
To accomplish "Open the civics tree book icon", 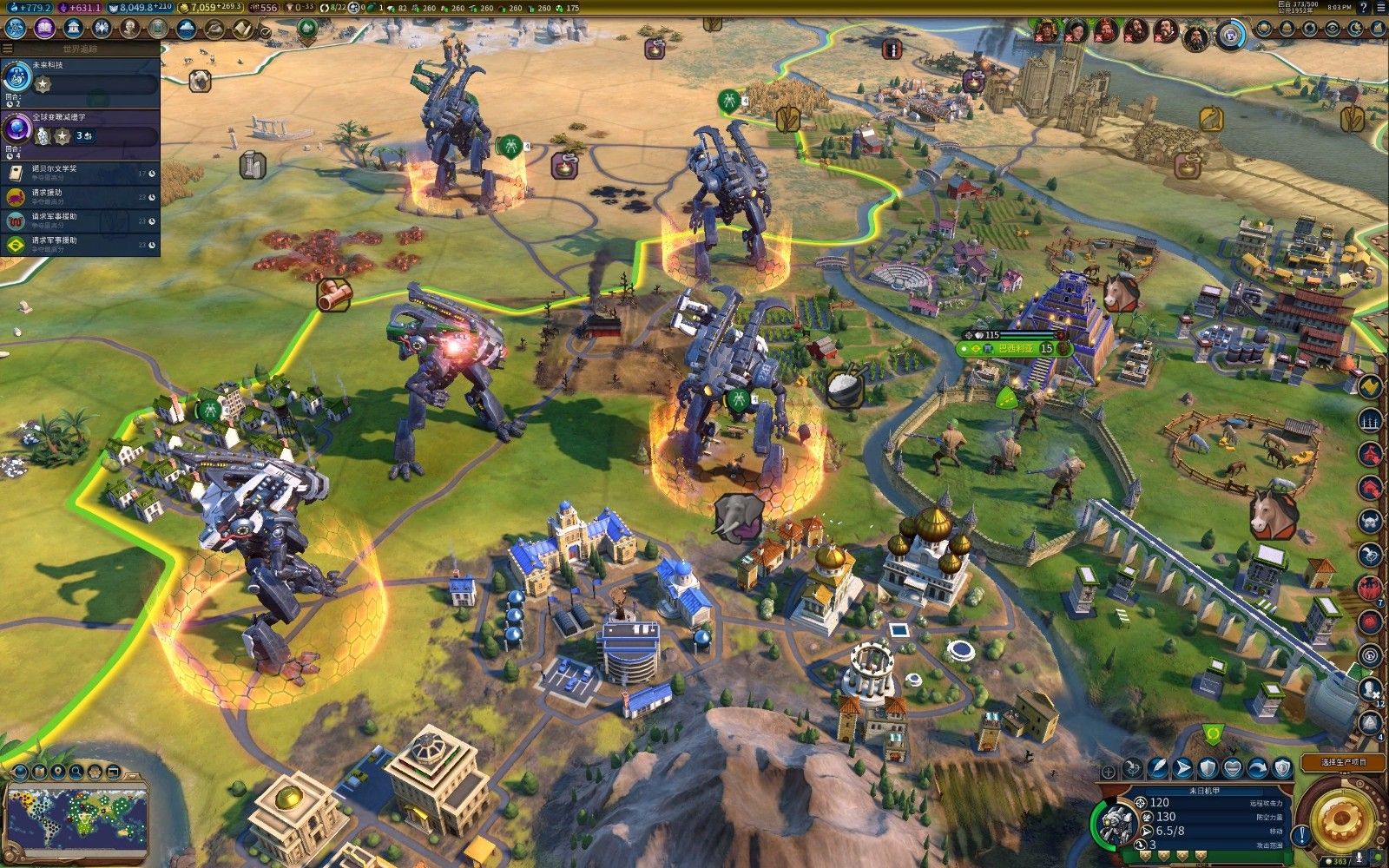I will [44, 29].
